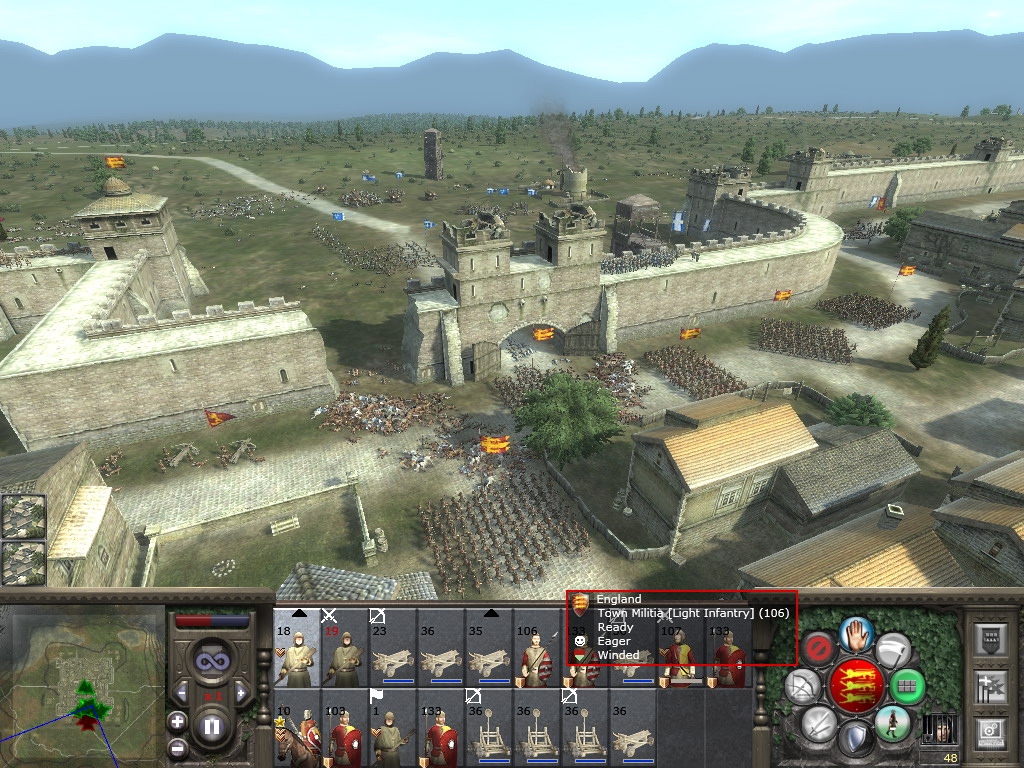
Task: Select the highlighted 18-man peasant unit card
Action: tap(297, 647)
